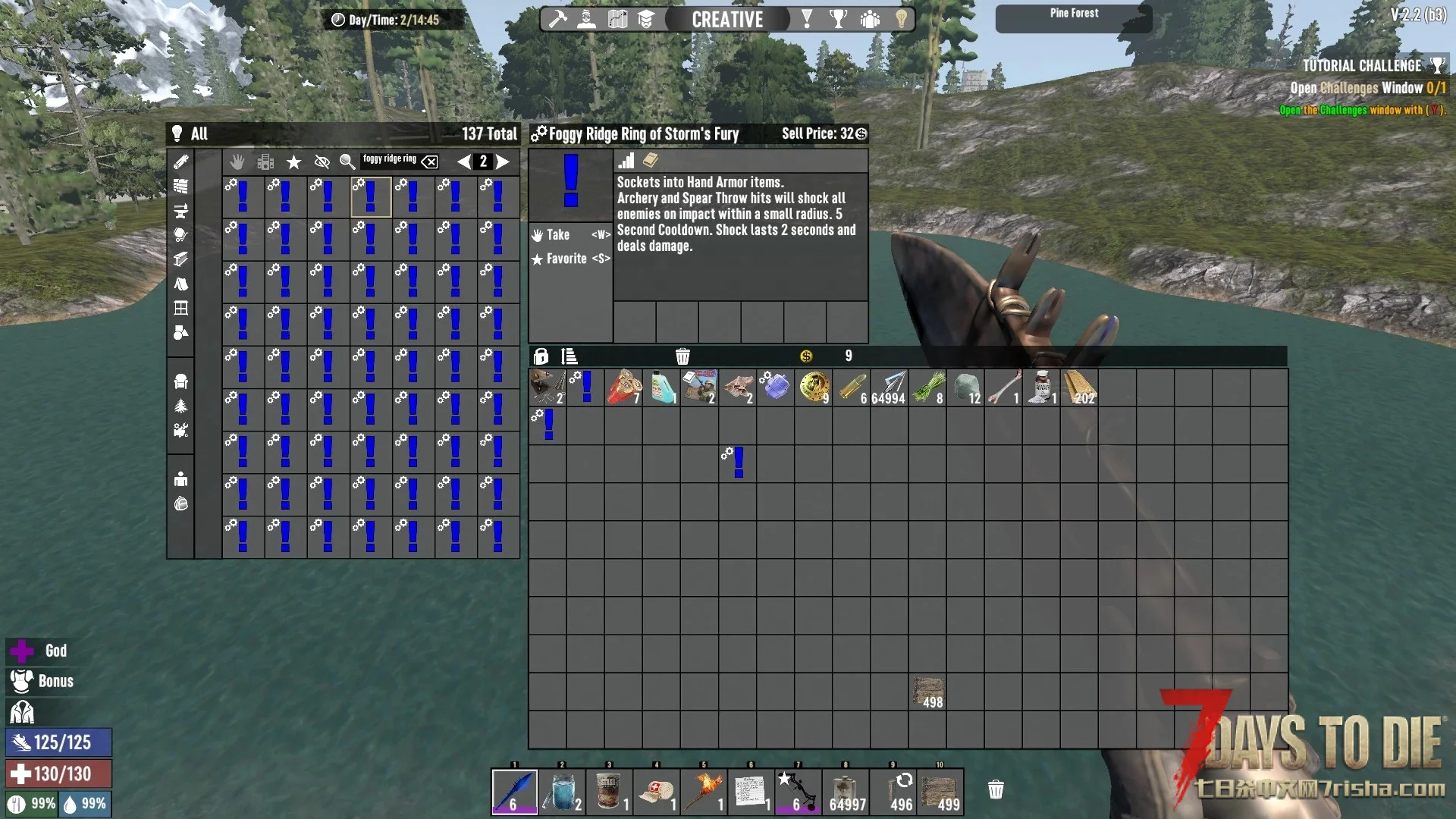This screenshot has height=819, width=1456.
Task: Switch to the map tab
Action: click(x=617, y=19)
